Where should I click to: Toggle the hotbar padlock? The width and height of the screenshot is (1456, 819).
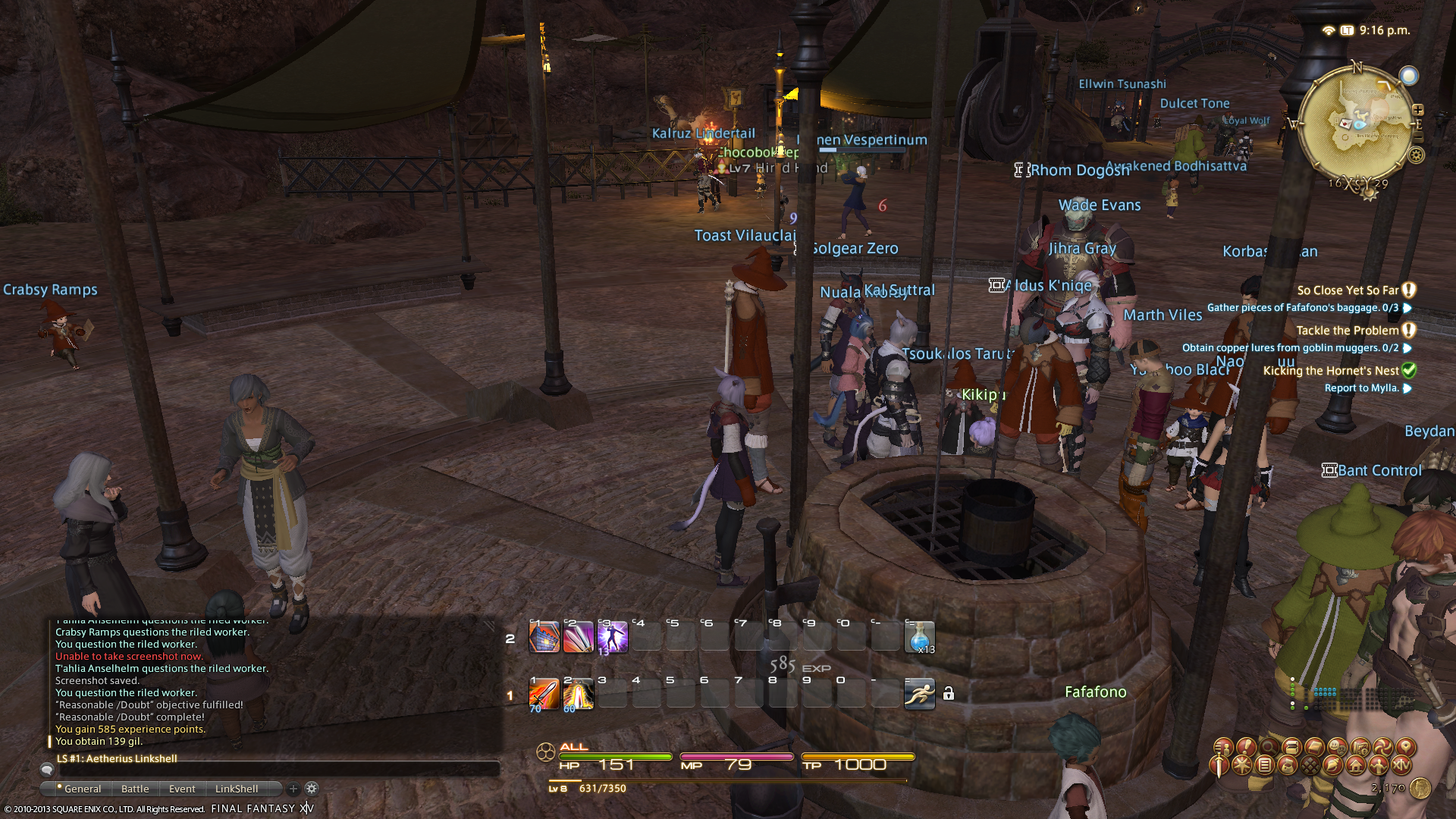point(949,694)
